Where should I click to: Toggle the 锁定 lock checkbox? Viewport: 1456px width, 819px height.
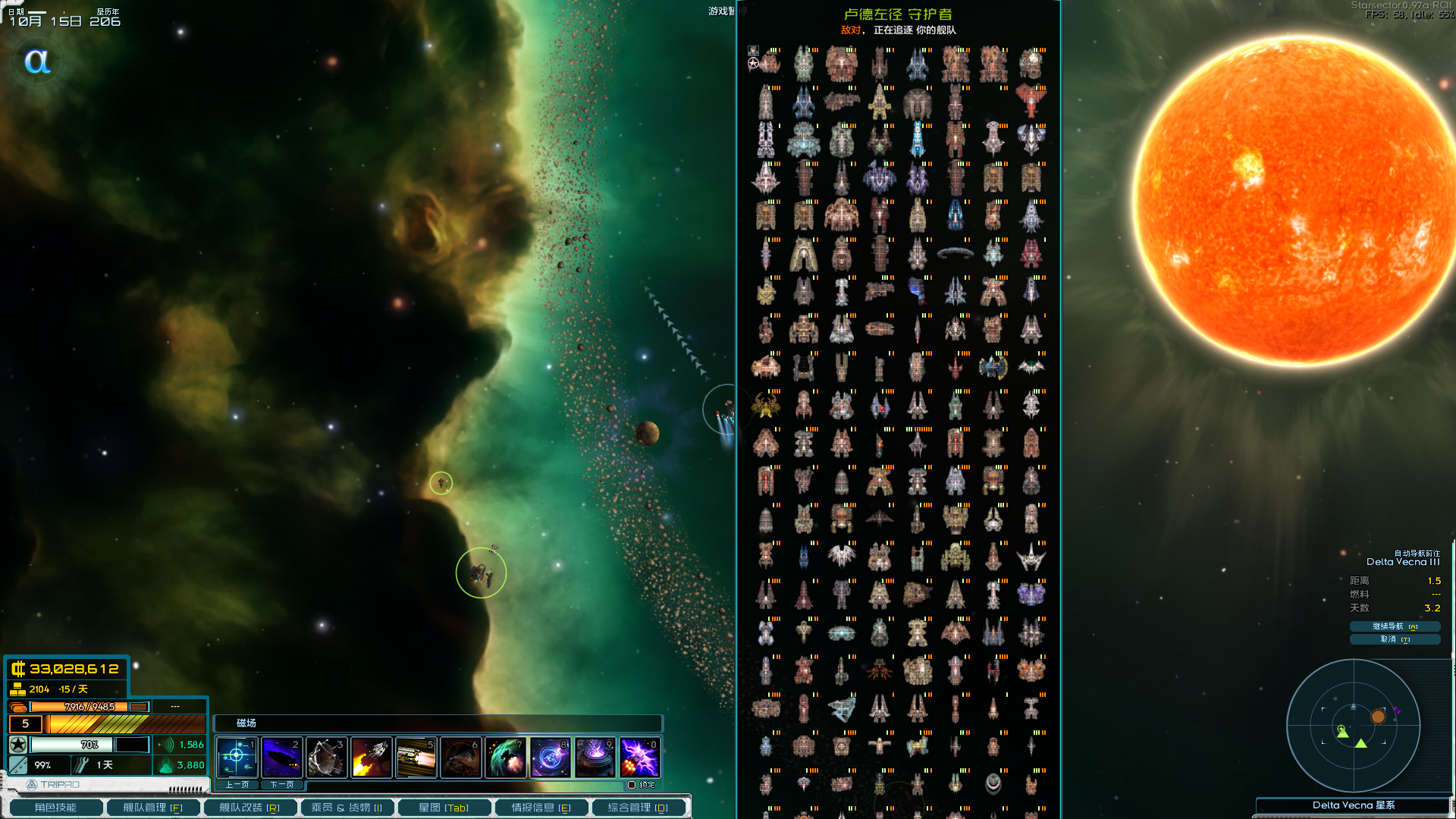(632, 785)
